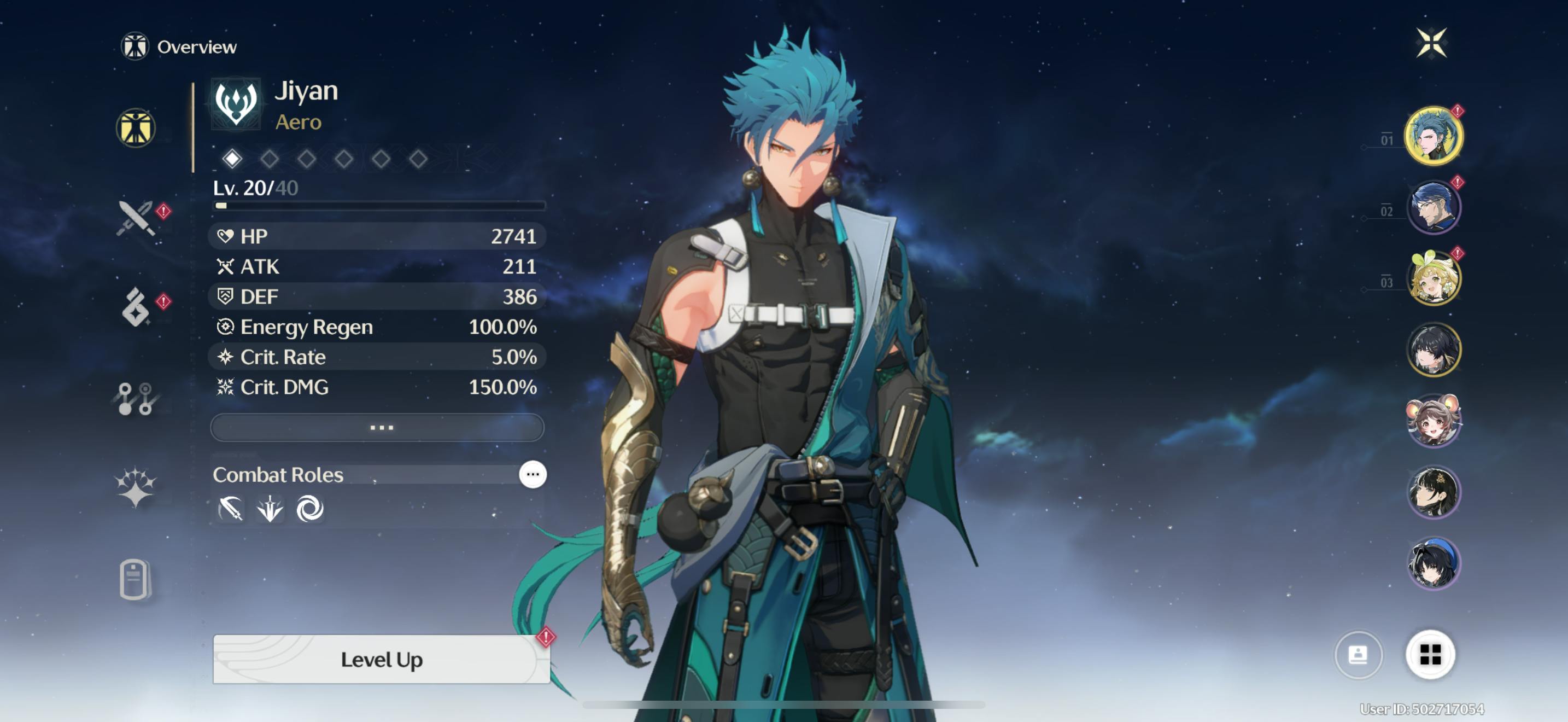Open Combat Roles details bubble
This screenshot has height=722, width=1568.
point(532,474)
